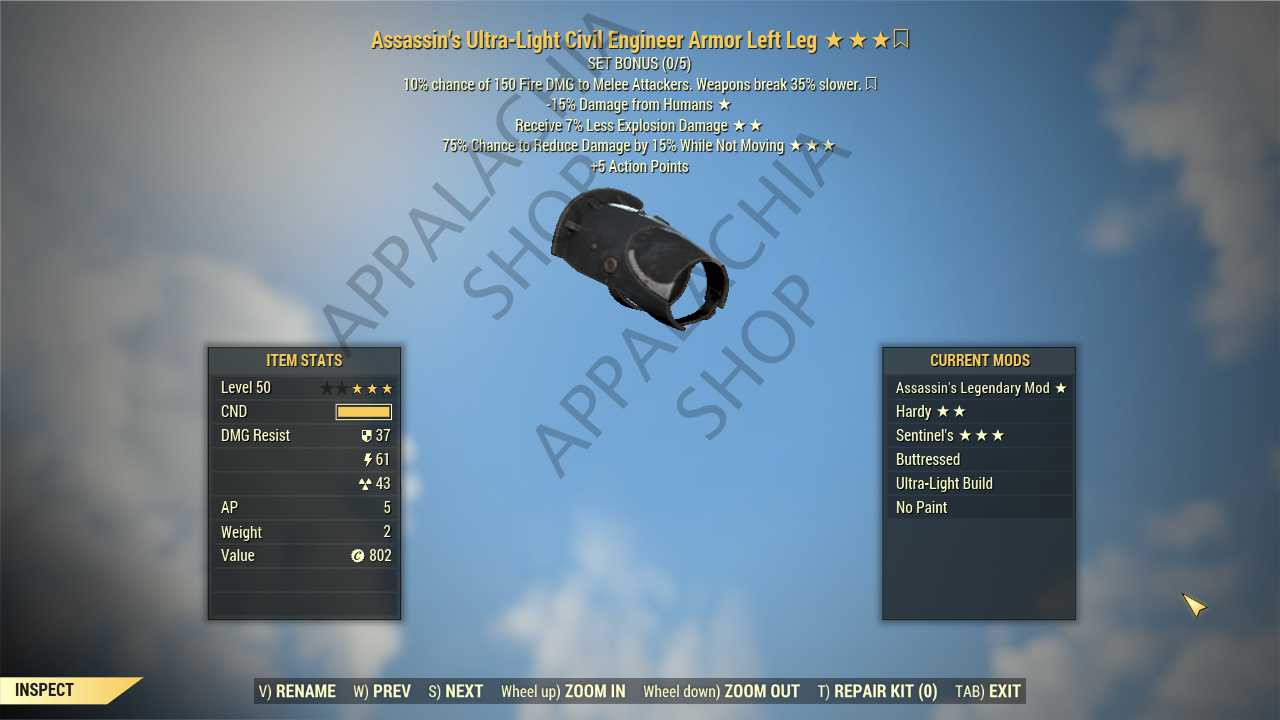Click the Sentinel's mod row

pyautogui.click(x=979, y=436)
